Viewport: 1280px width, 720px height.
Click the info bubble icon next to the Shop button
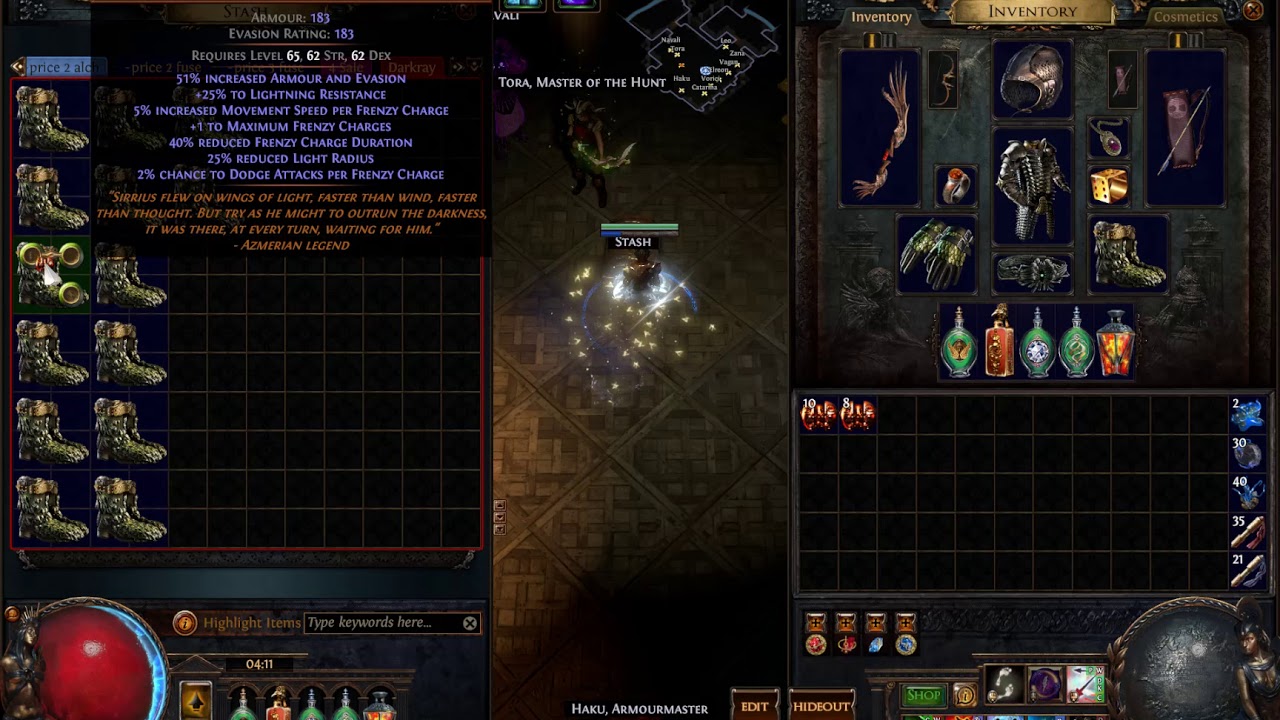[964, 696]
